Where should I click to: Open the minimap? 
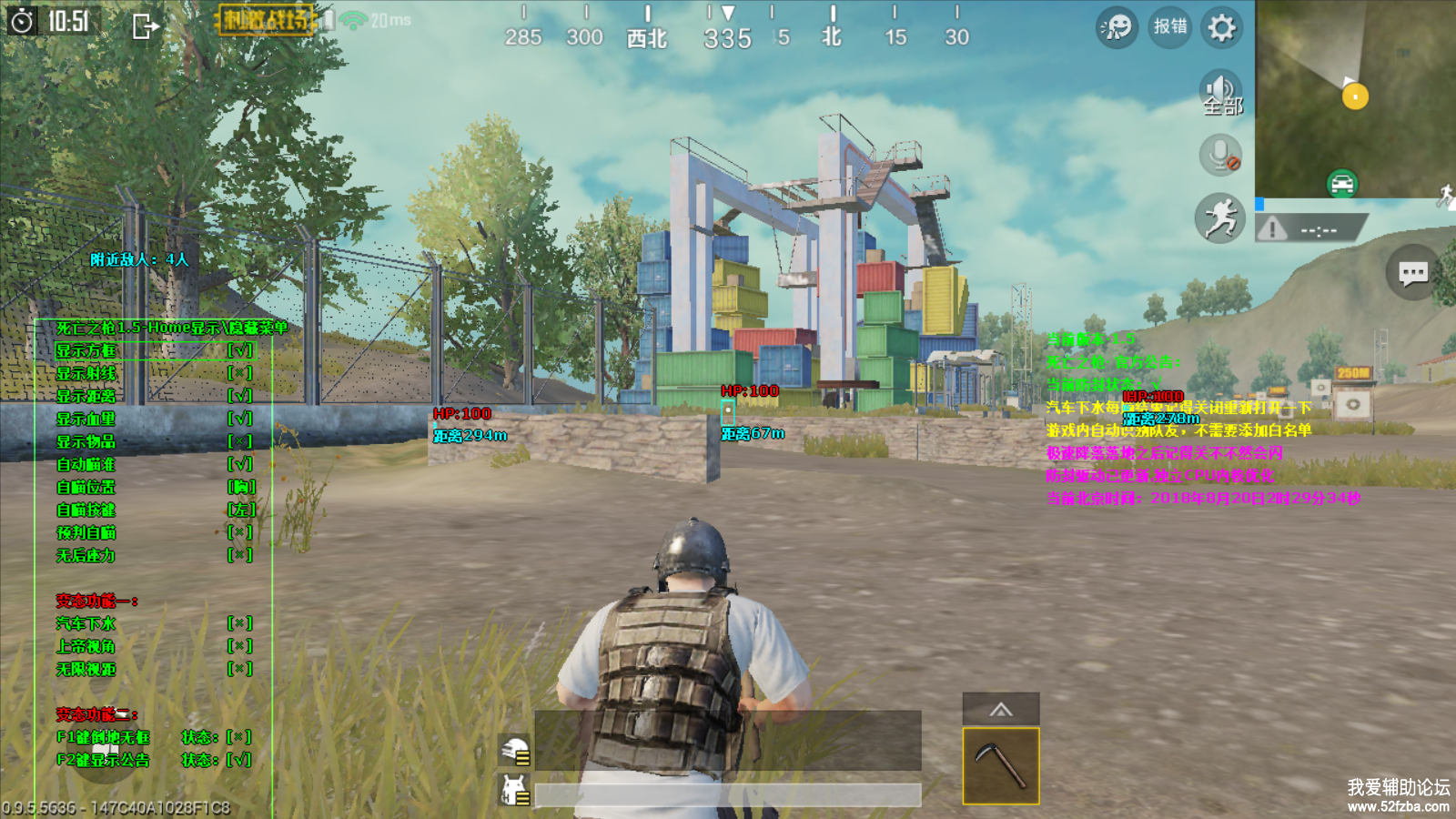(1354, 98)
